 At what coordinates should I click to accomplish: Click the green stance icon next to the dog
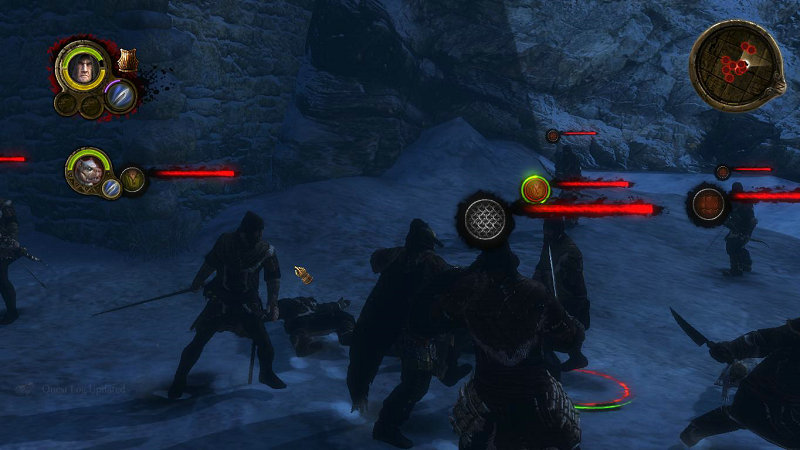(x=132, y=180)
